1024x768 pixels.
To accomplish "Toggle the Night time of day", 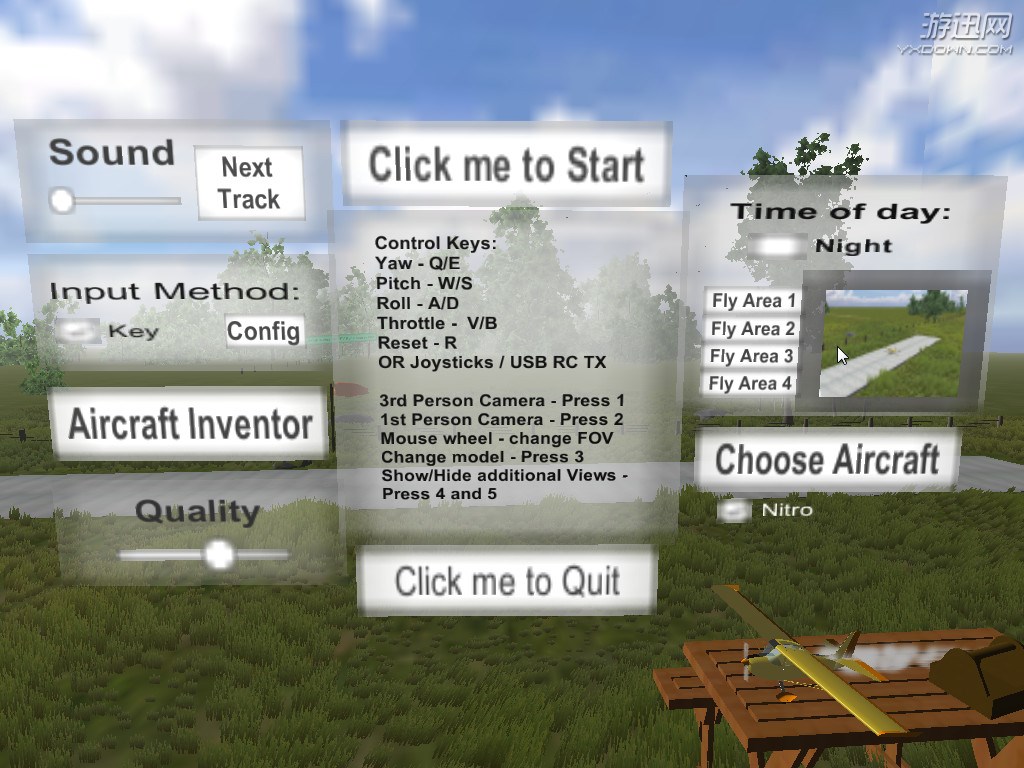I will (780, 246).
